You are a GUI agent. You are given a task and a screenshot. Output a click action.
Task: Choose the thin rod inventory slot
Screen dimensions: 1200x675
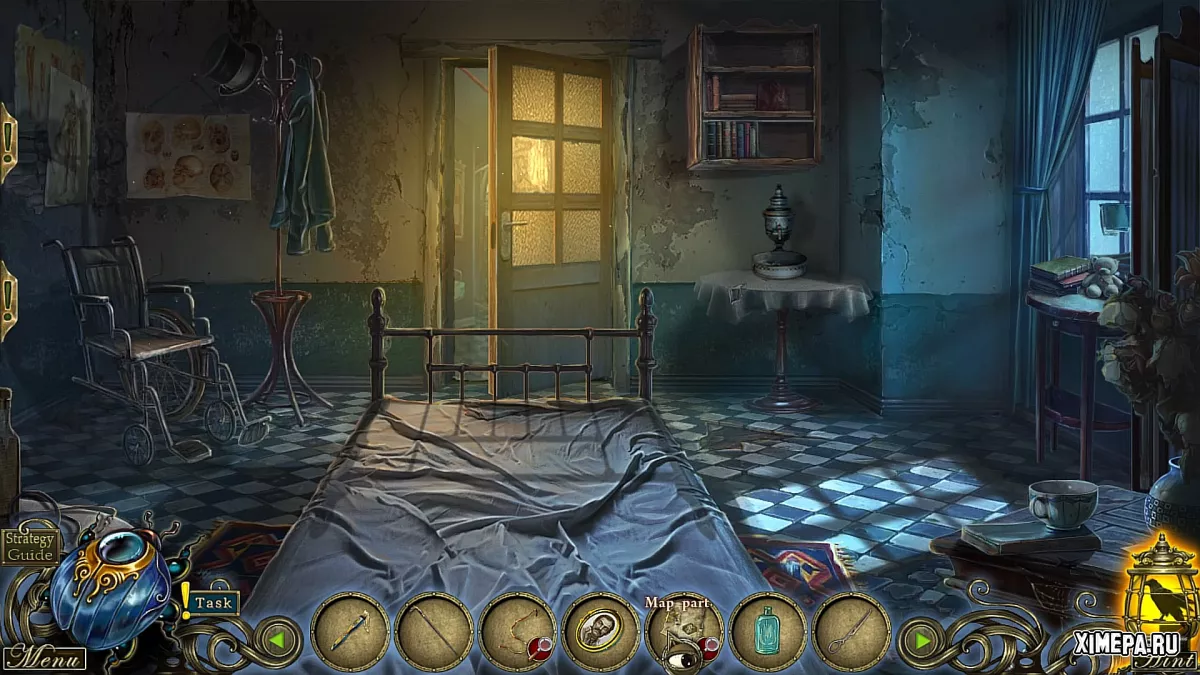click(x=434, y=631)
